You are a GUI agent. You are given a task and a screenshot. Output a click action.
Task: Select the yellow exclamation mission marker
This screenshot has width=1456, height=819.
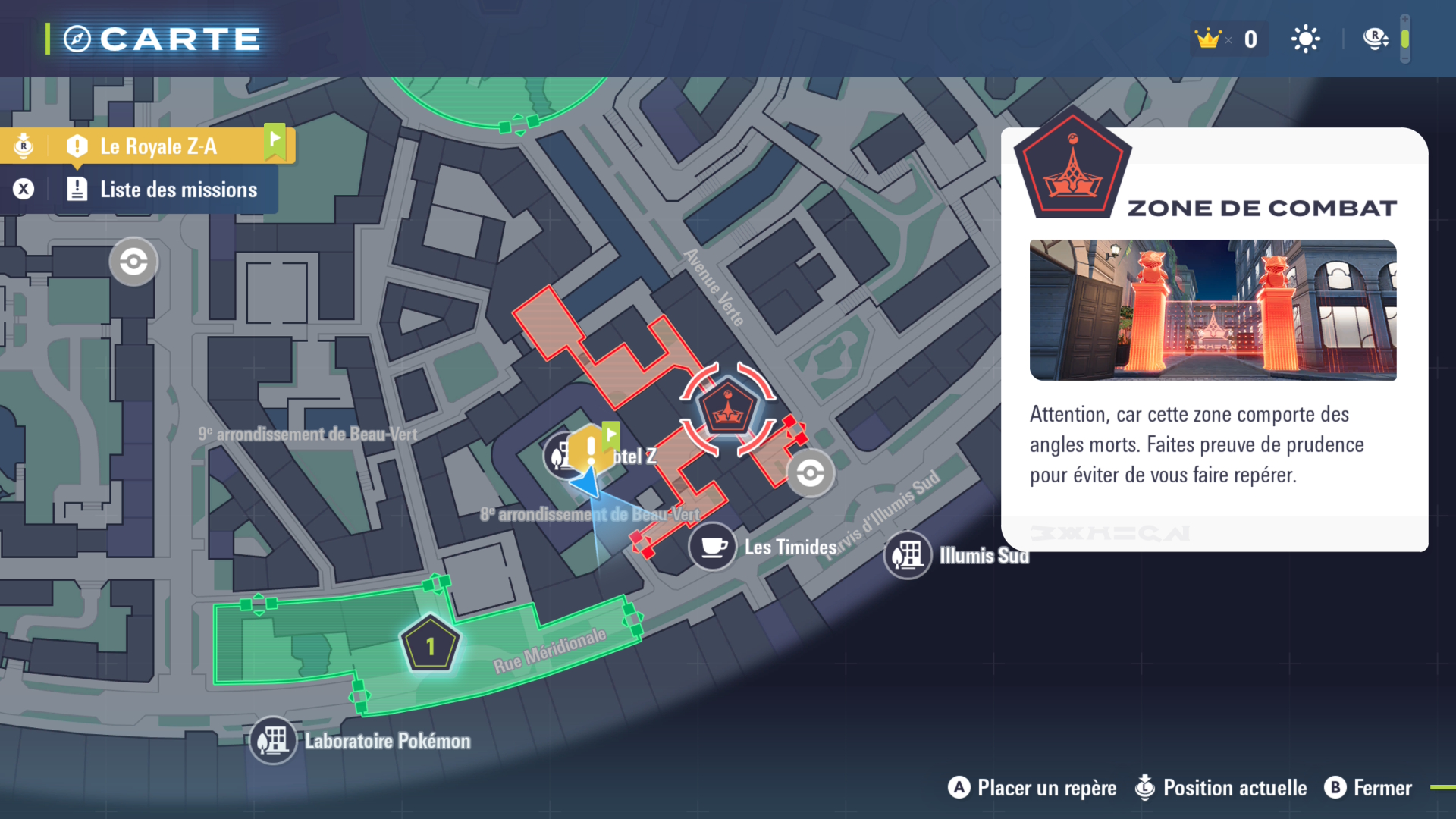pos(591,449)
